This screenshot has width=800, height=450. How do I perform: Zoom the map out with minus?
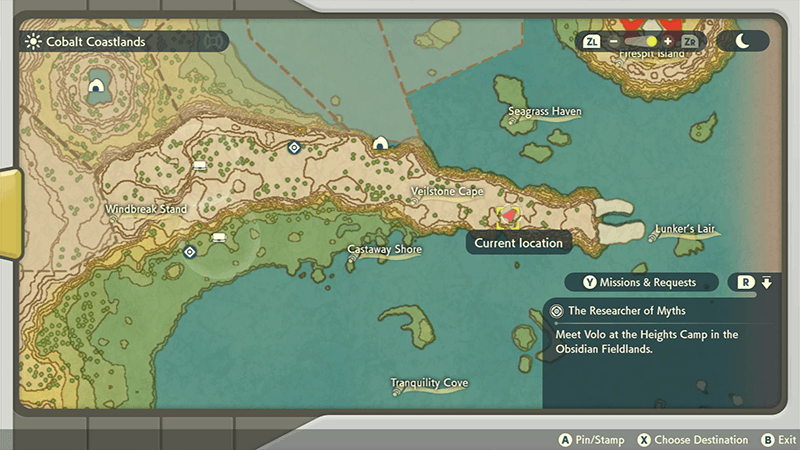click(612, 42)
